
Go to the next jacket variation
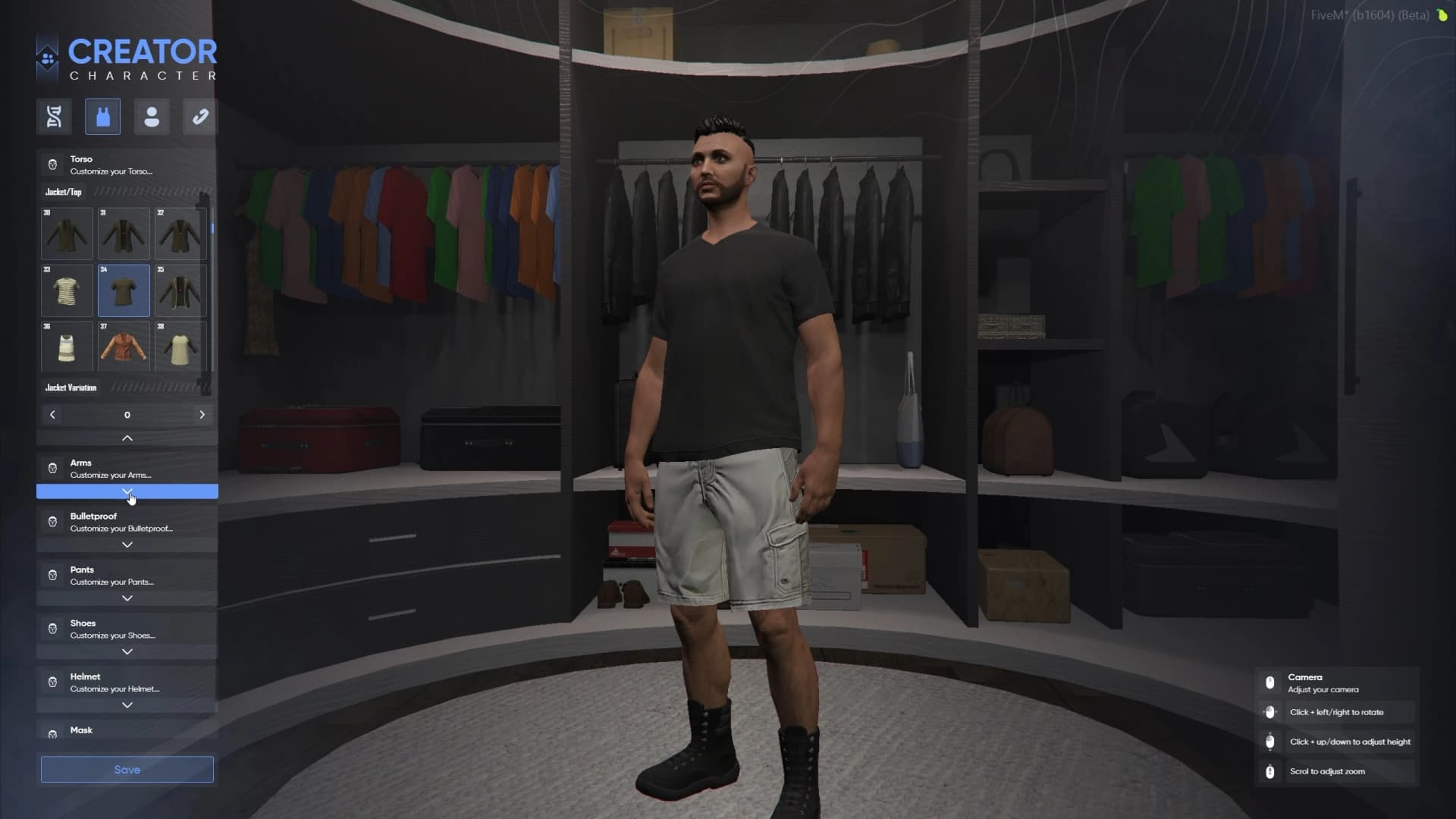(202, 415)
